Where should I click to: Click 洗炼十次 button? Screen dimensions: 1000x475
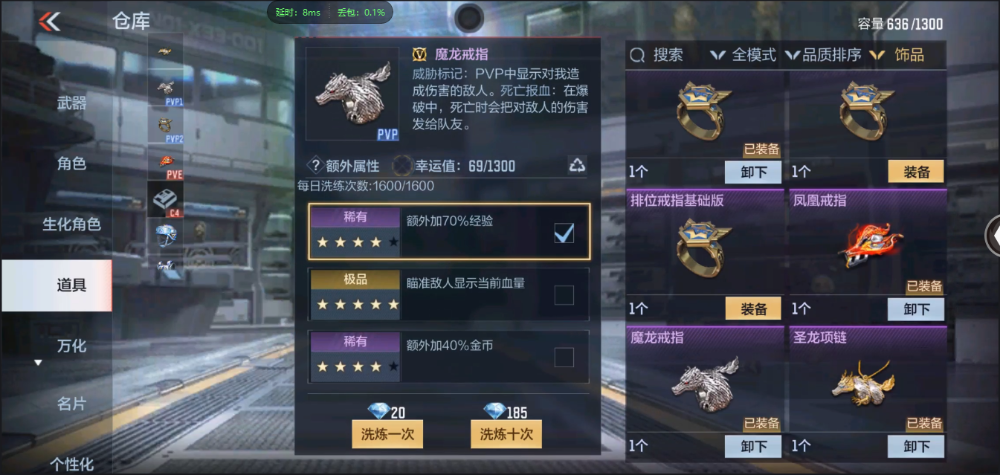[506, 434]
